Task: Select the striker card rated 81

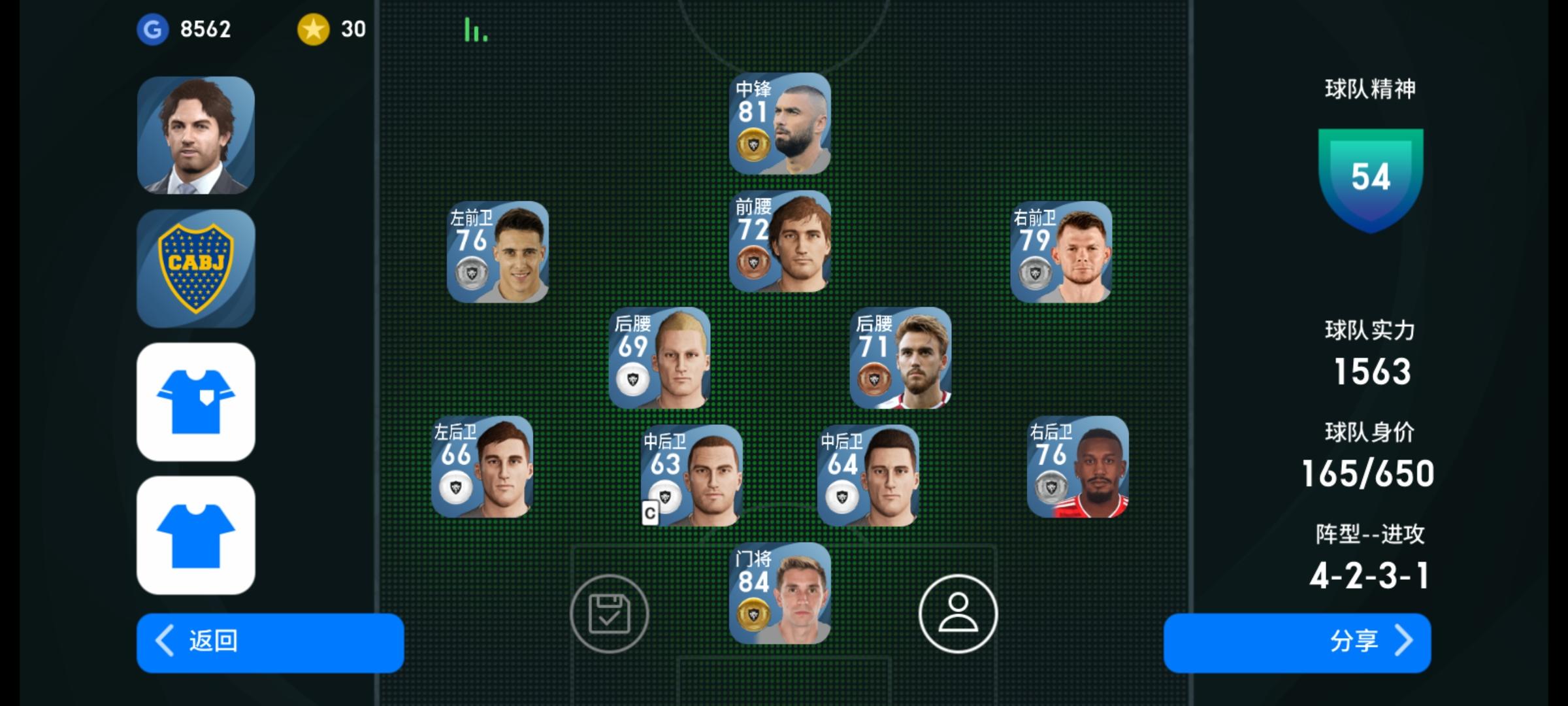Action: pyautogui.click(x=781, y=122)
